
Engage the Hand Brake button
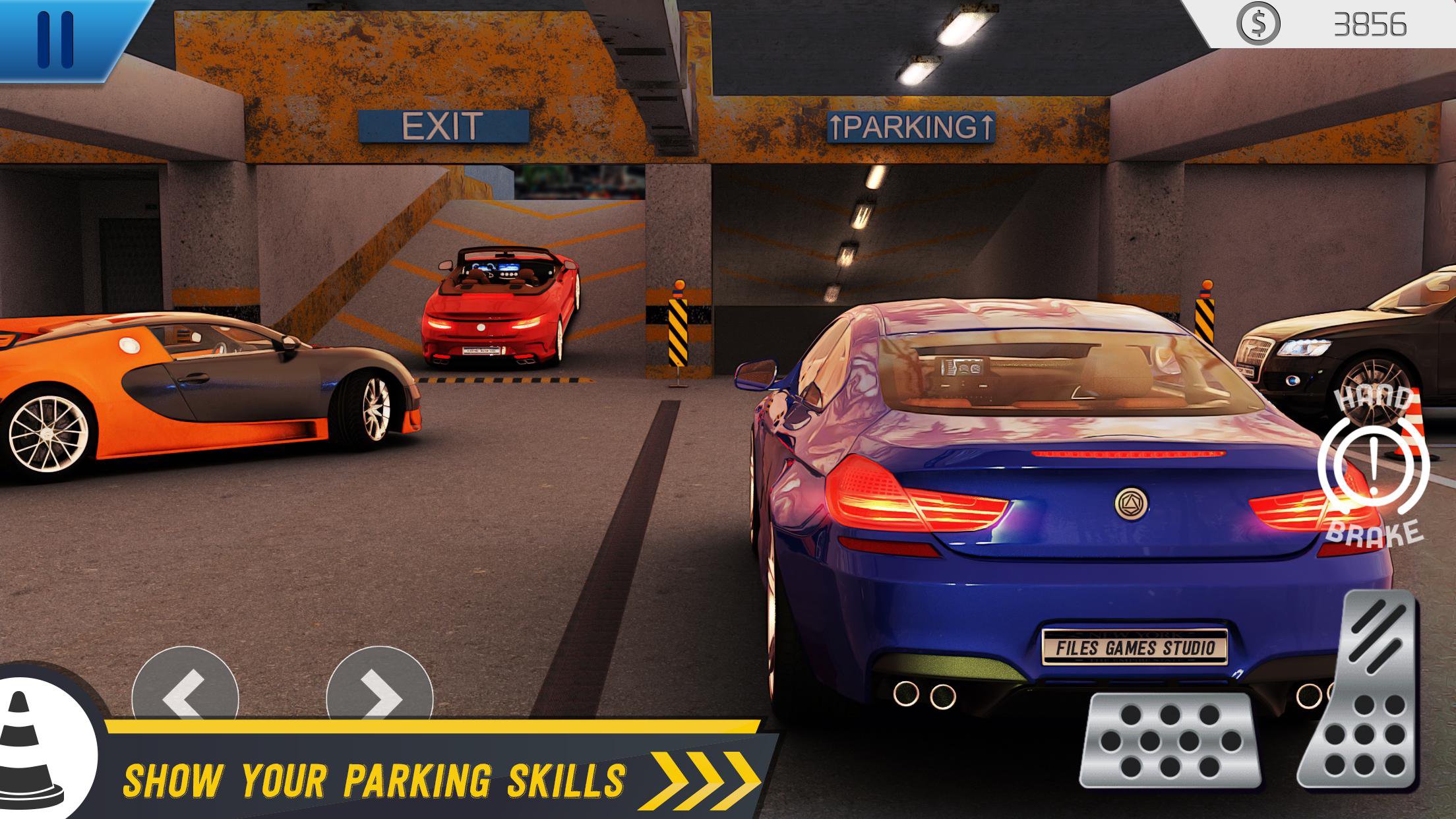pyautogui.click(x=1373, y=466)
